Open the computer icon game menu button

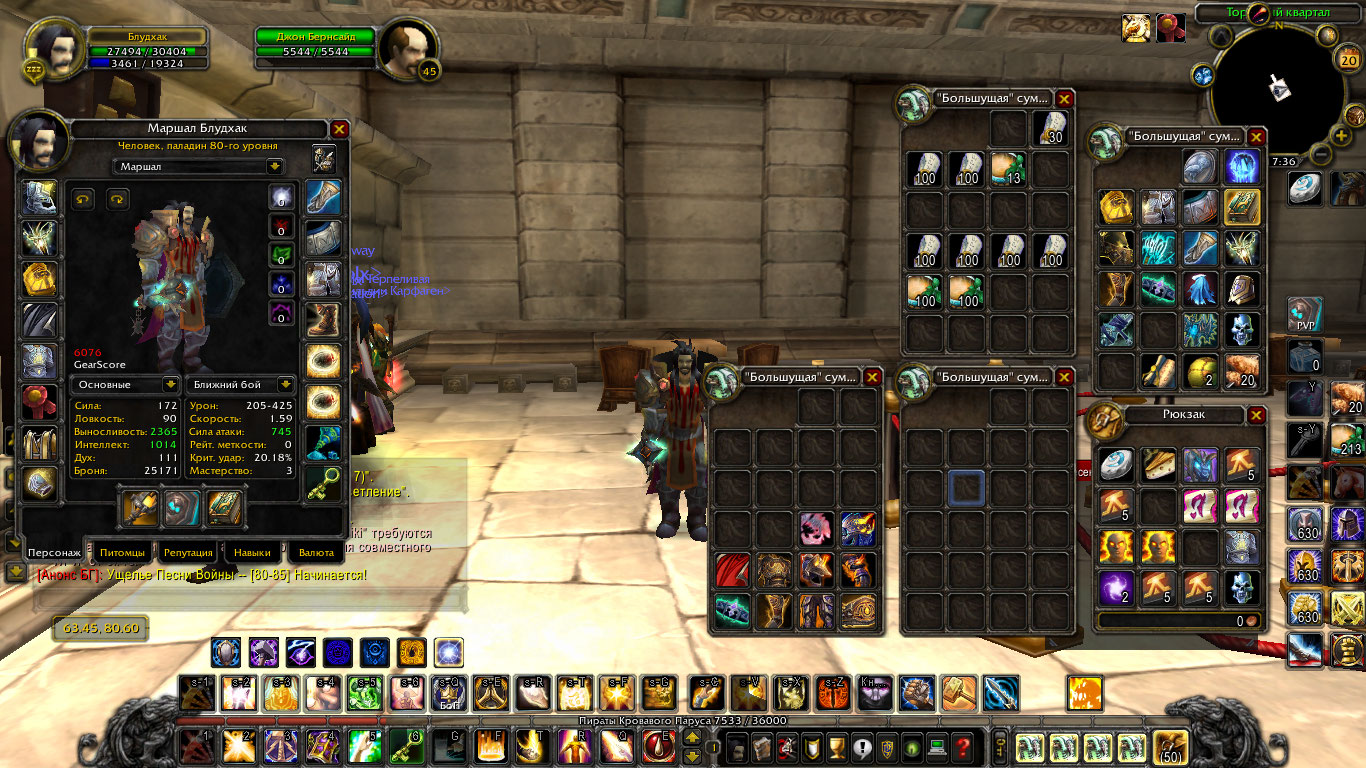[936, 746]
